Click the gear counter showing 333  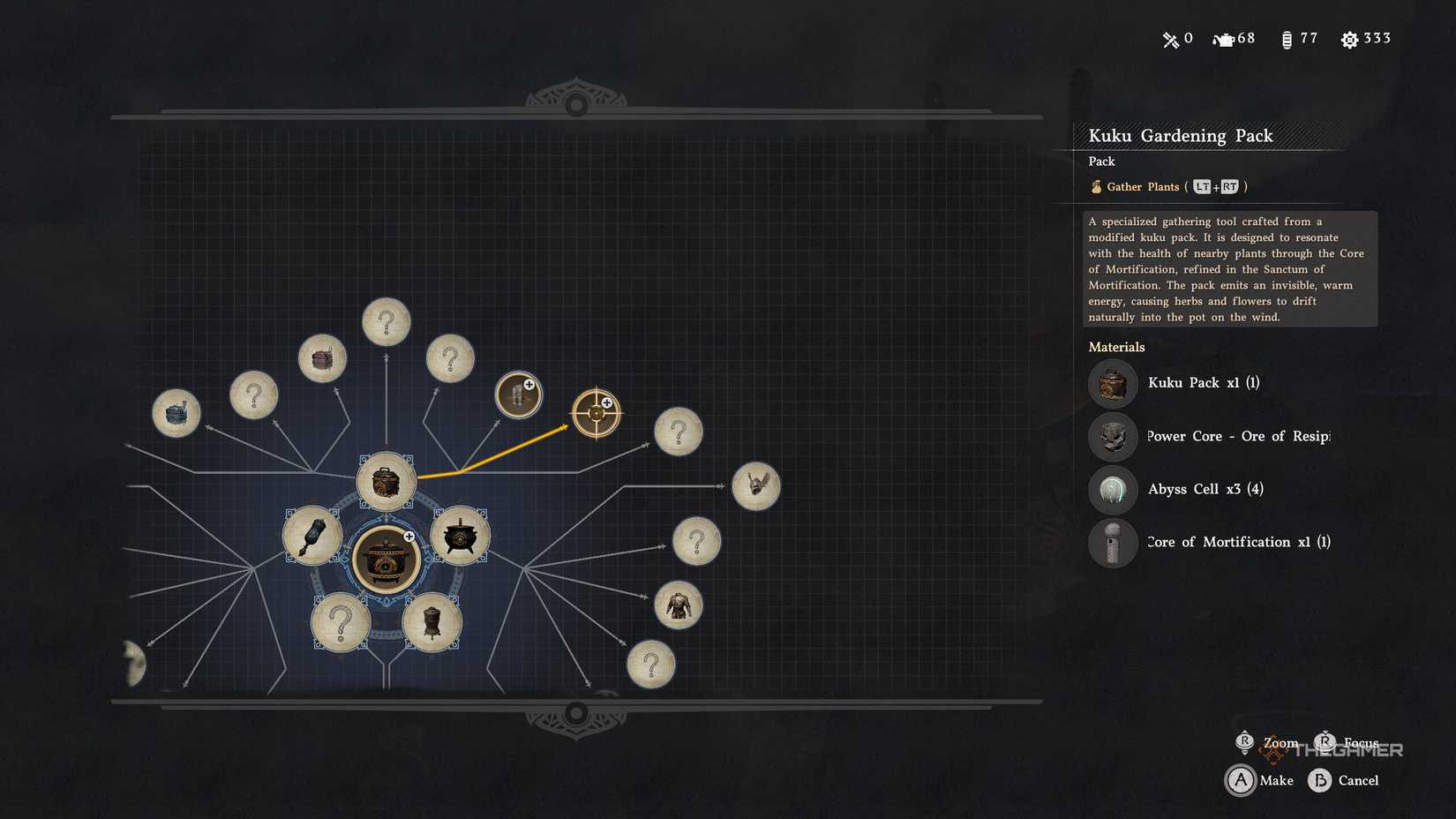tap(1365, 39)
